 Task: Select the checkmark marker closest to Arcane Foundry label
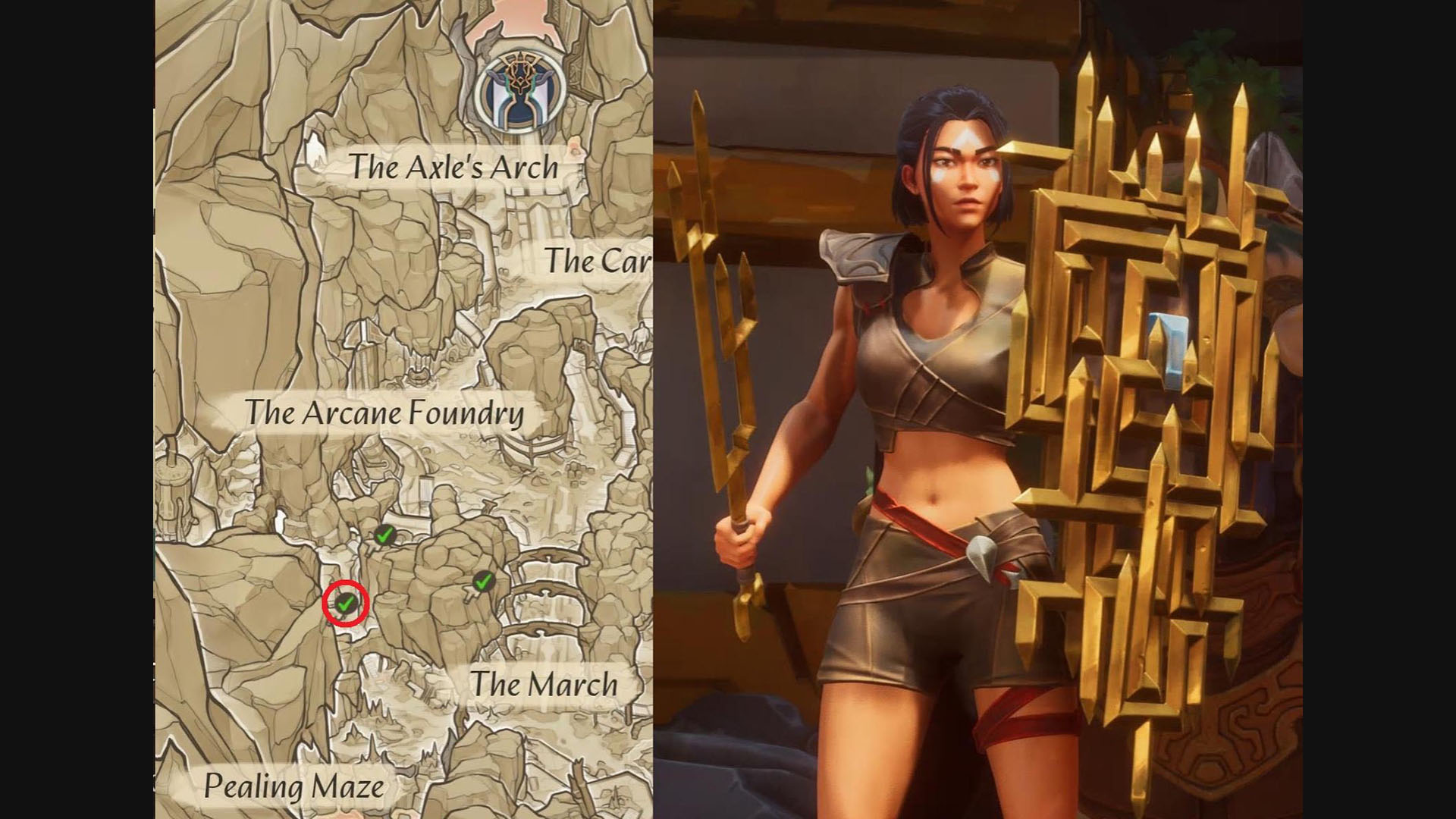tap(384, 535)
